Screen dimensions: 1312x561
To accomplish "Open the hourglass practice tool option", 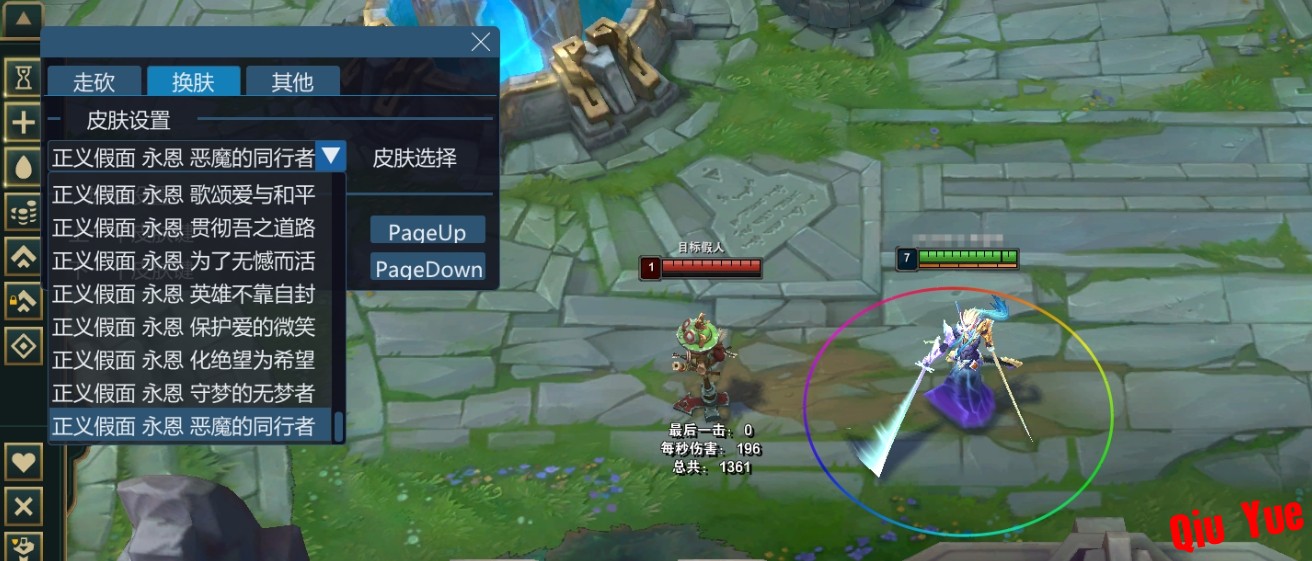I will click(23, 77).
